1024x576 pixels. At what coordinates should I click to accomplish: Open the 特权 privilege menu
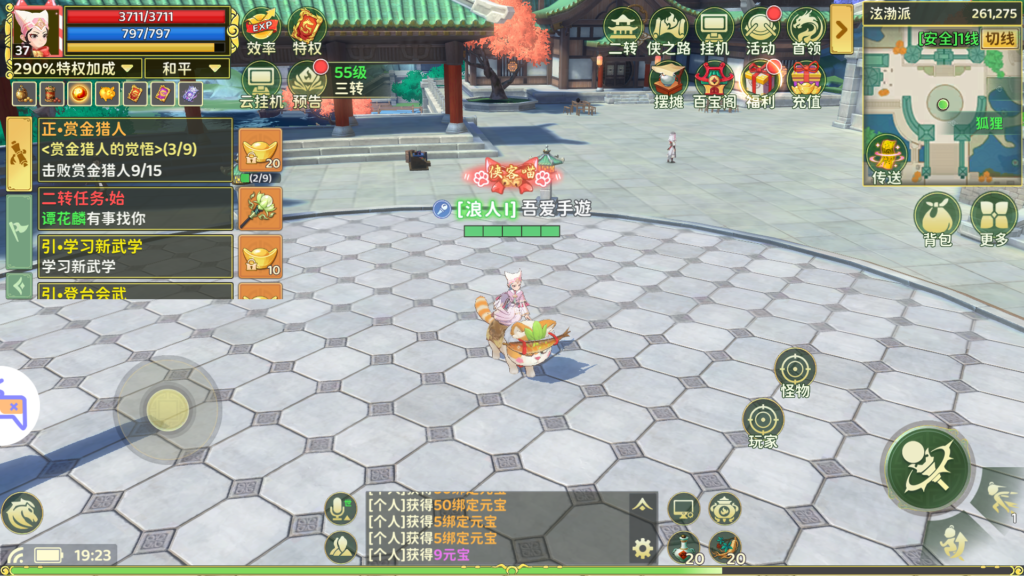tap(306, 28)
